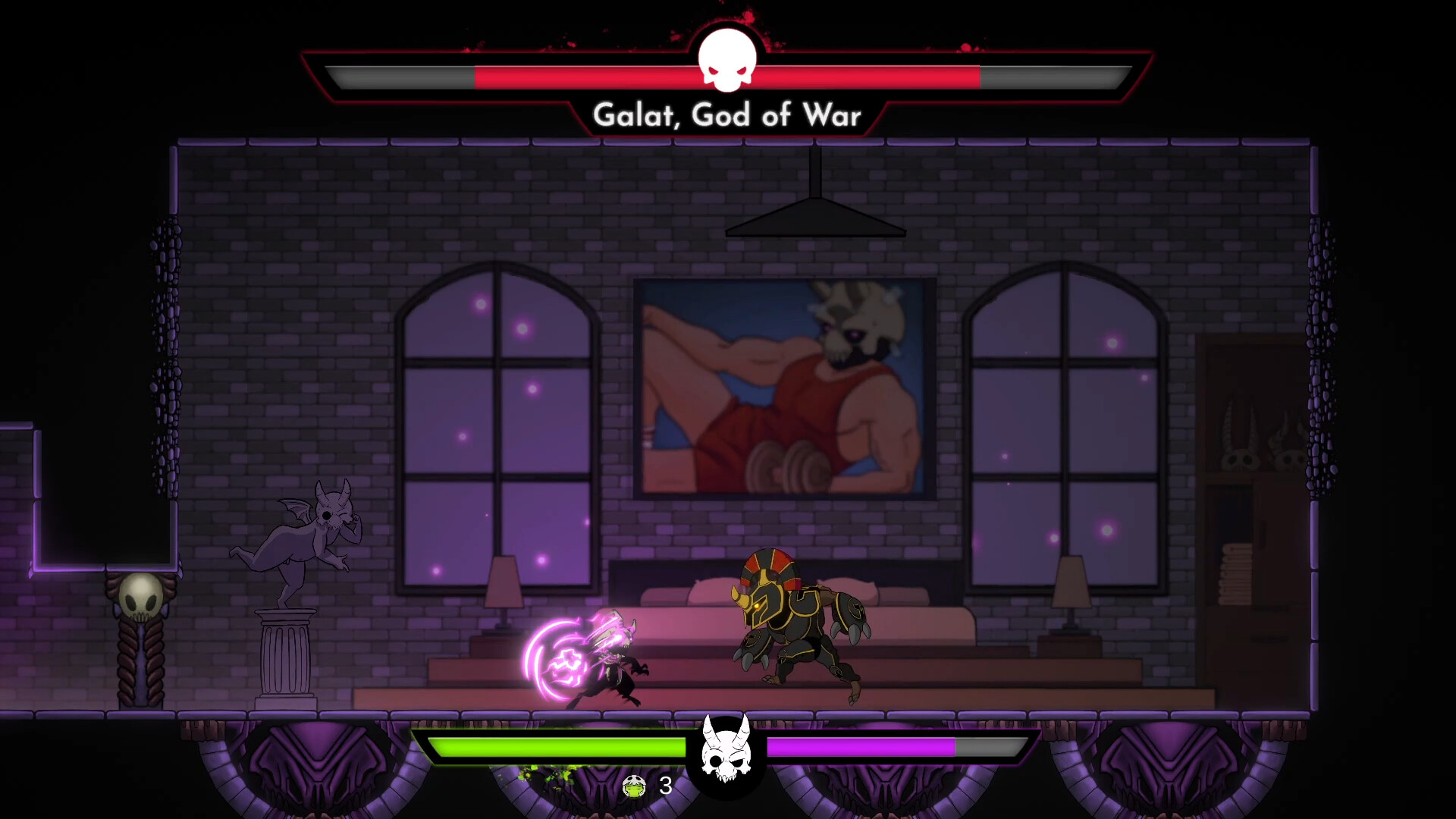This screenshot has height=819, width=1456.
Task: Expand the flask counter showing 3
Action: tap(664, 787)
